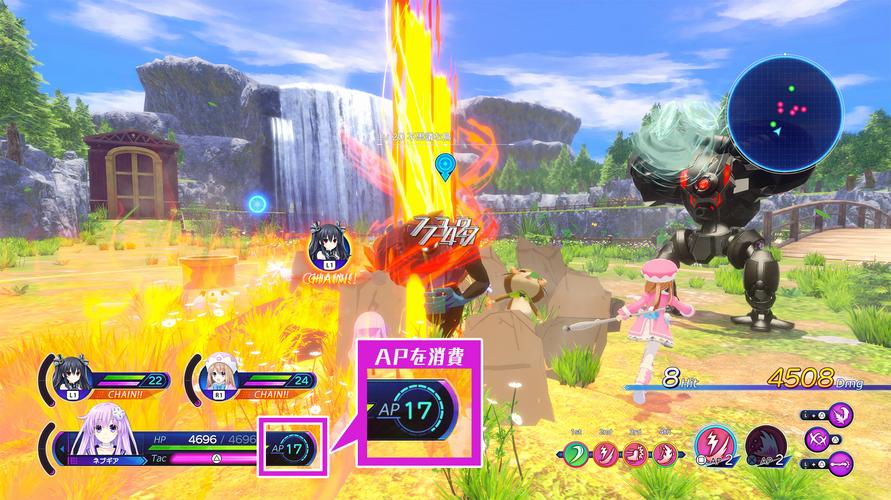Image resolution: width=891 pixels, height=500 pixels.
Task: Choose the 4th combo skill icon
Action: point(664,456)
